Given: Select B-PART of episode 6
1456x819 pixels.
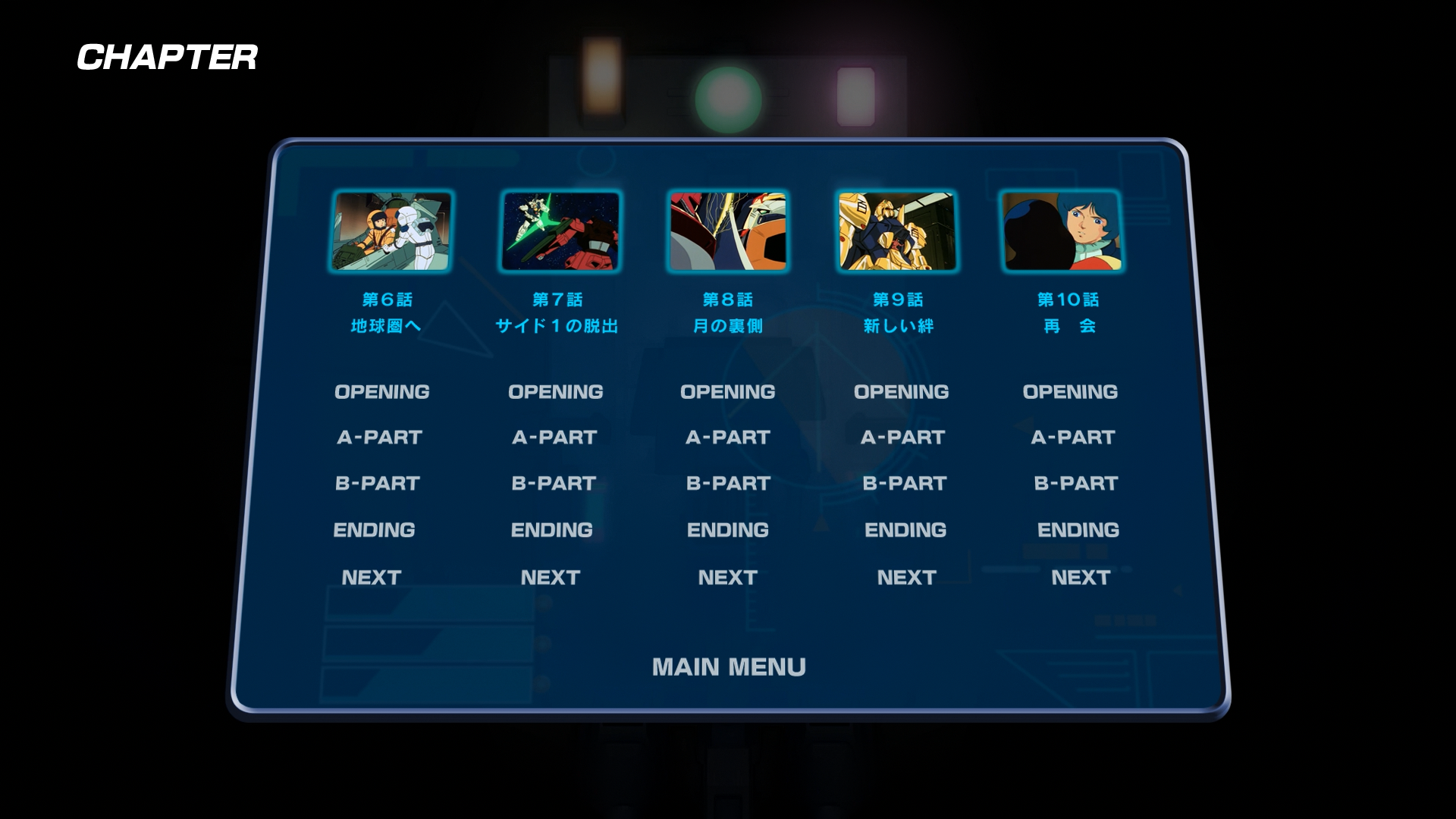Looking at the screenshot, I should click(x=378, y=484).
